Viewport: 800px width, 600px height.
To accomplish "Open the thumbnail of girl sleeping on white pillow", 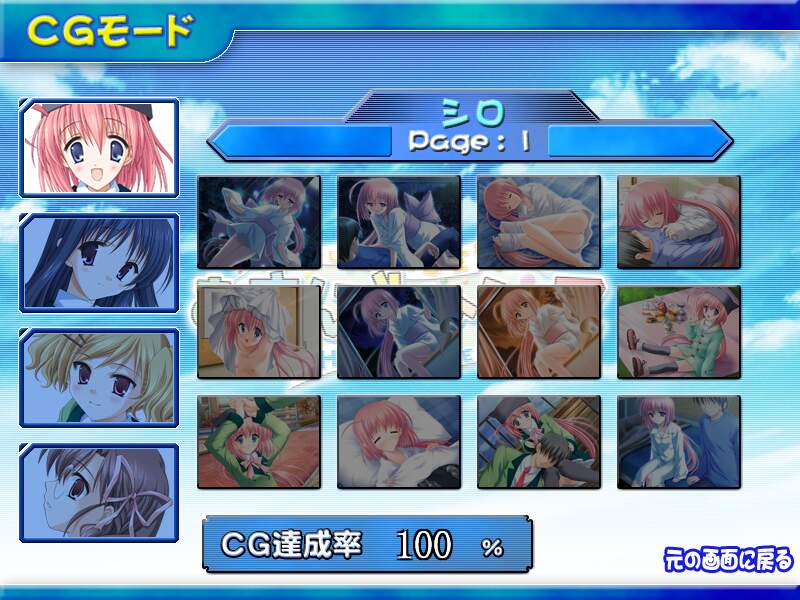I will 398,442.
